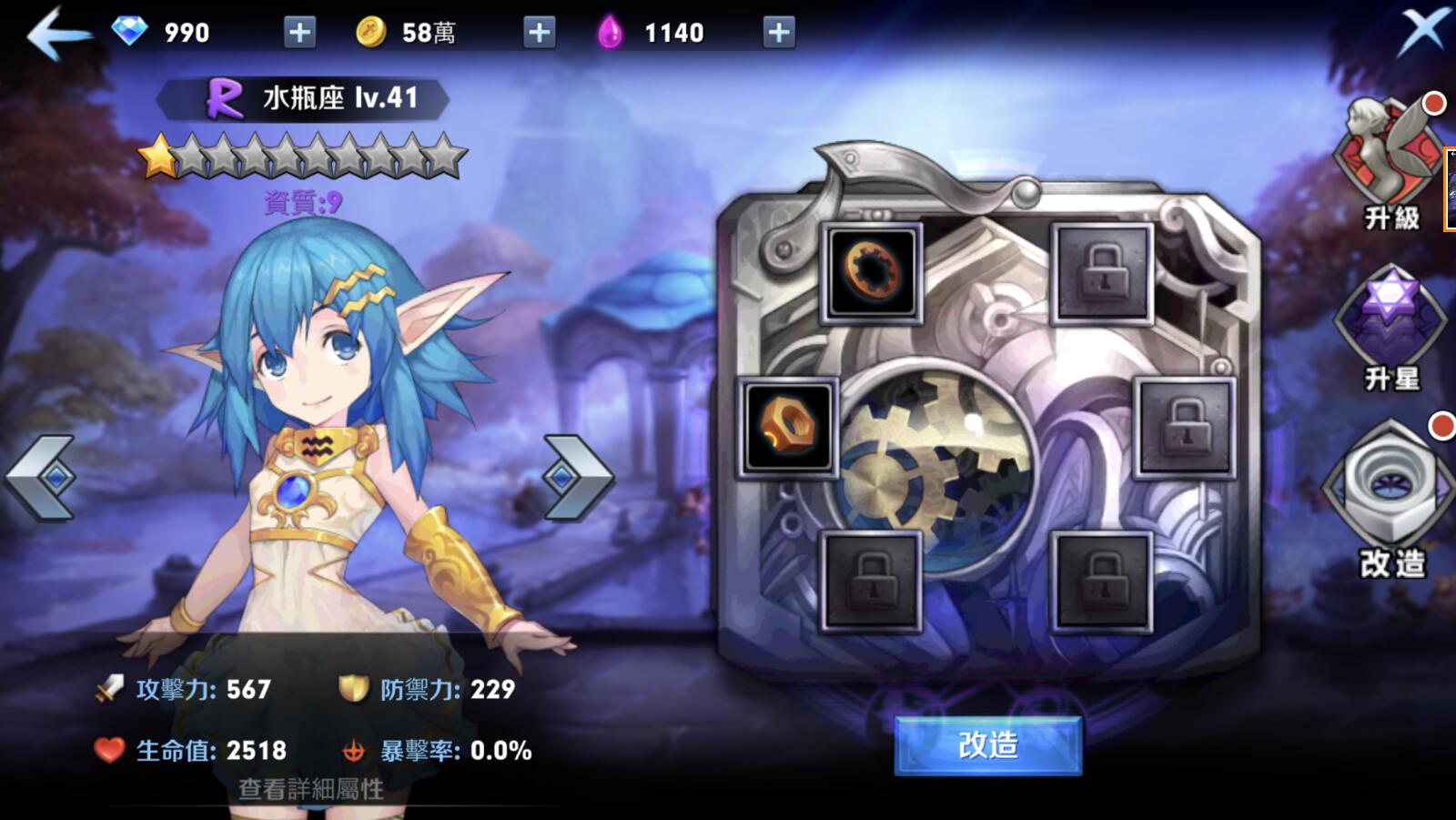
Task: Click the blue 改造 button
Action: click(987, 745)
